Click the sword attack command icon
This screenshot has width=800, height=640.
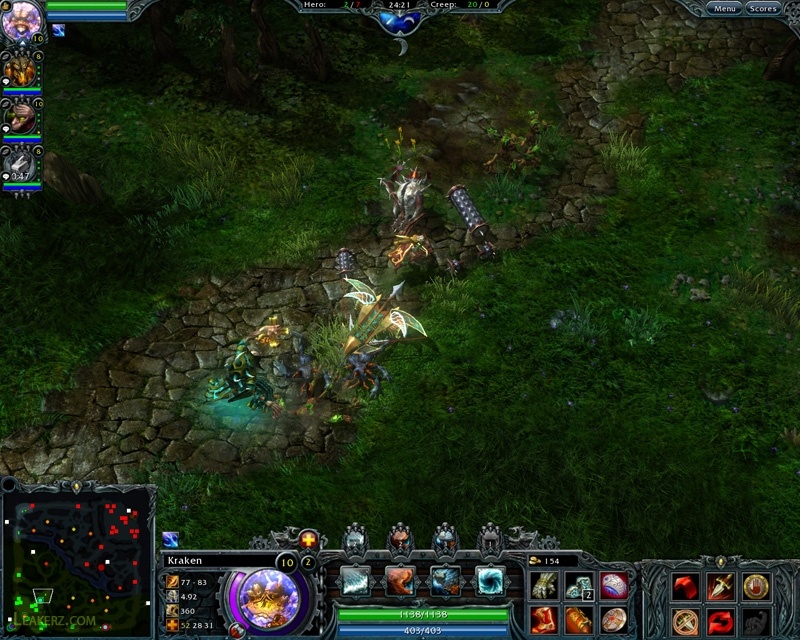click(721, 587)
